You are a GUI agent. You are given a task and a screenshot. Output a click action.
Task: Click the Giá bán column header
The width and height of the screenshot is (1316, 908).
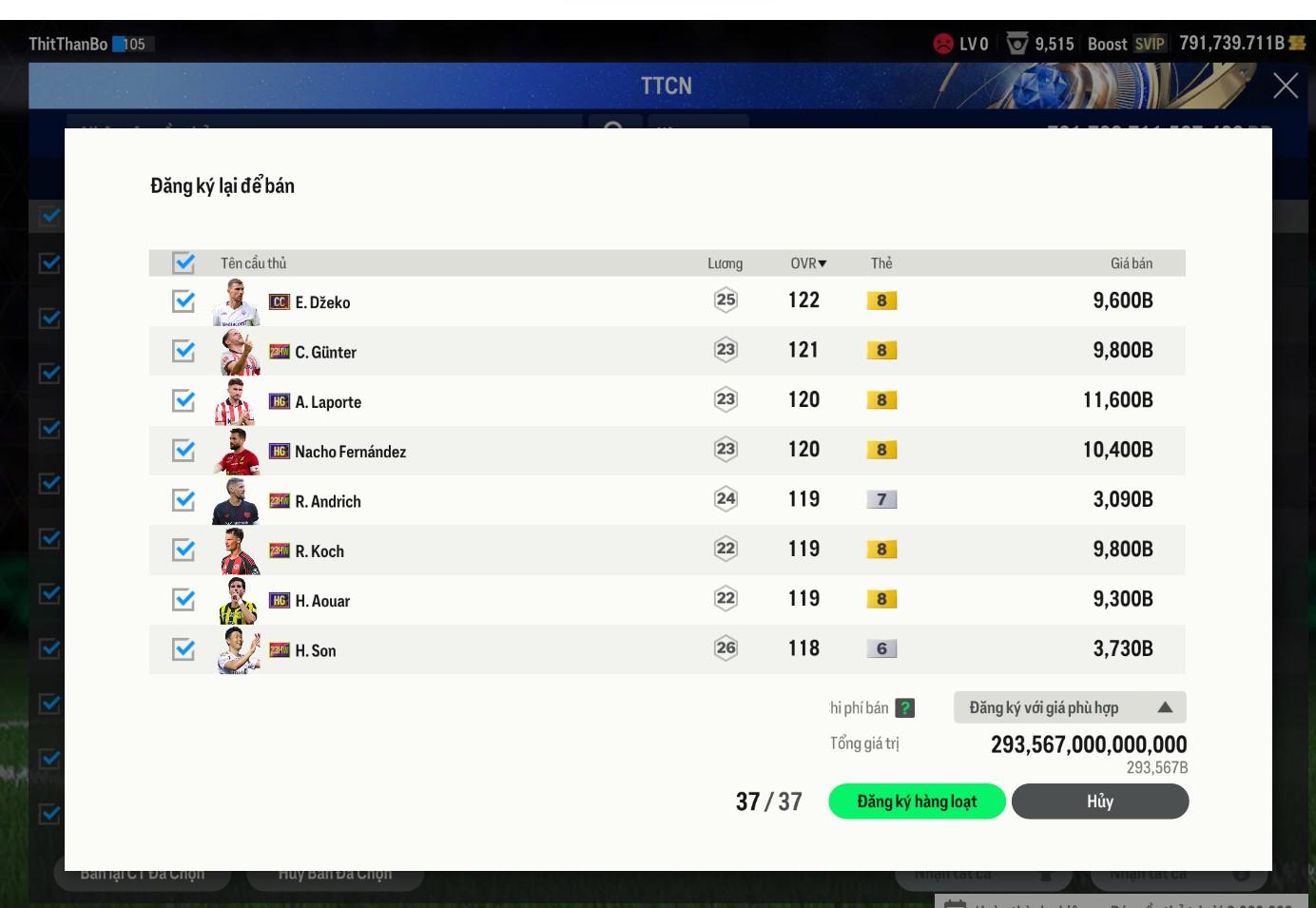pyautogui.click(x=1131, y=263)
